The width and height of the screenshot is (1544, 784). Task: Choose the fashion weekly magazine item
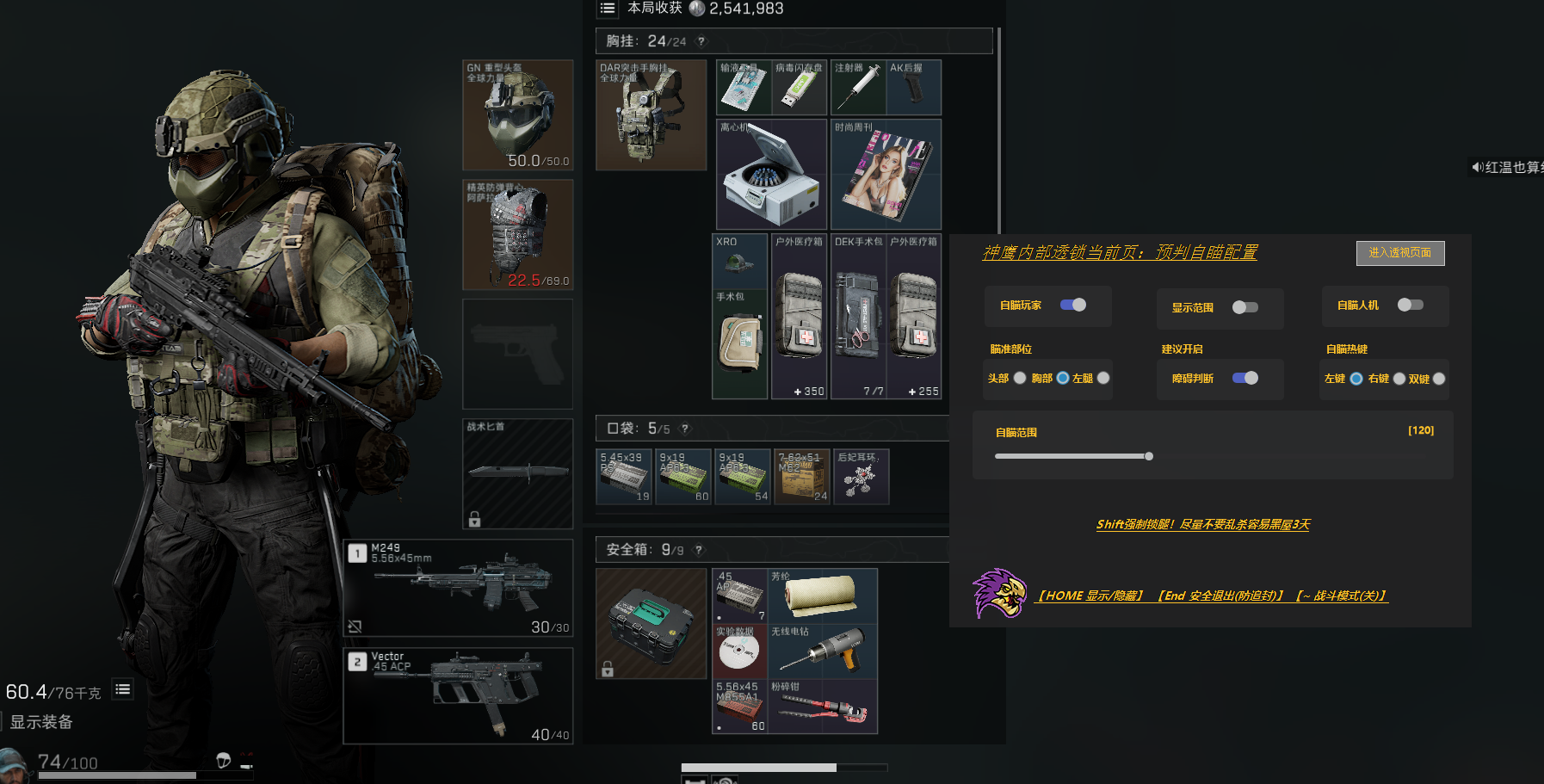click(x=886, y=174)
